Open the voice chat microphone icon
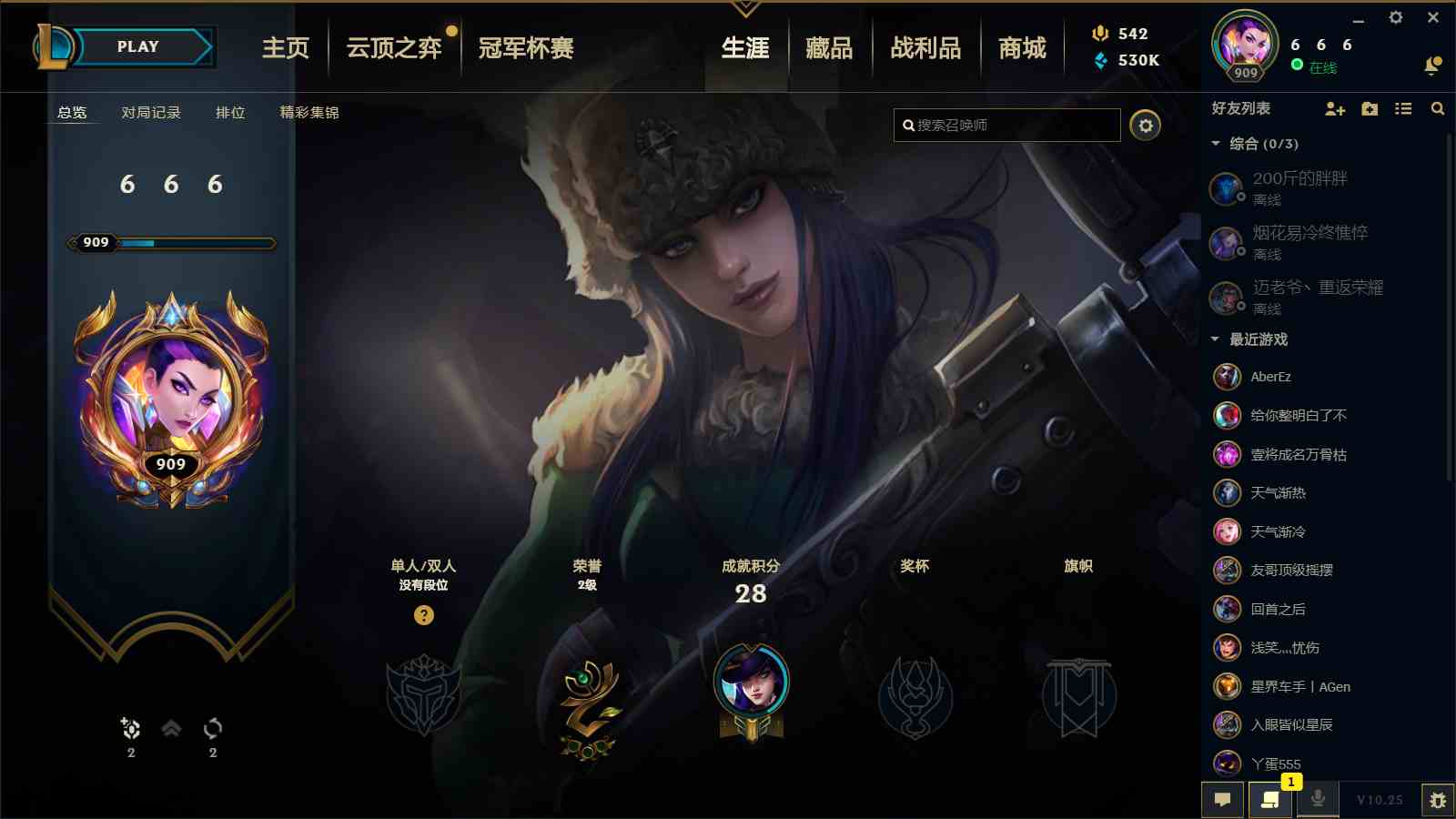 coord(1319,801)
